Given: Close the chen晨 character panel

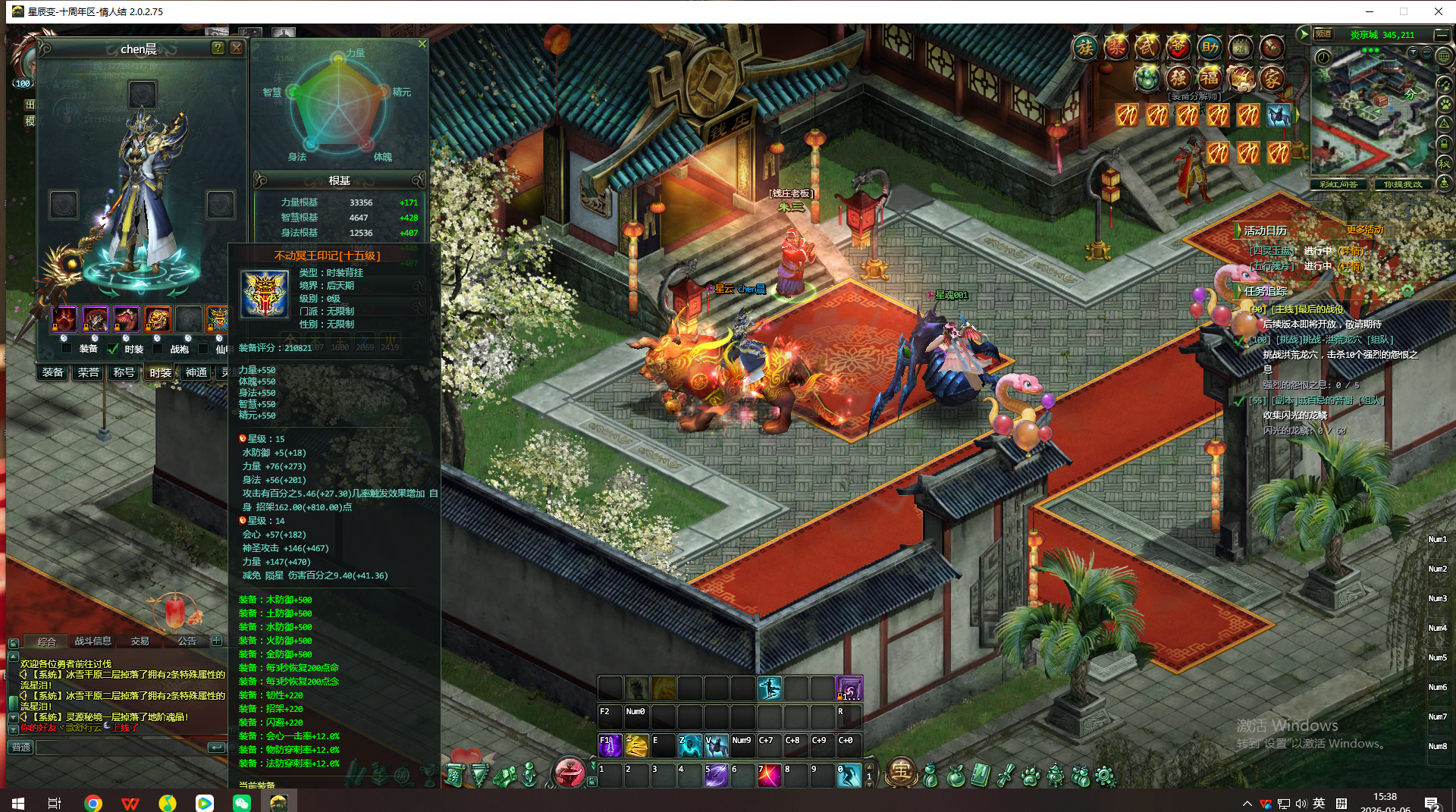Looking at the screenshot, I should 237,48.
